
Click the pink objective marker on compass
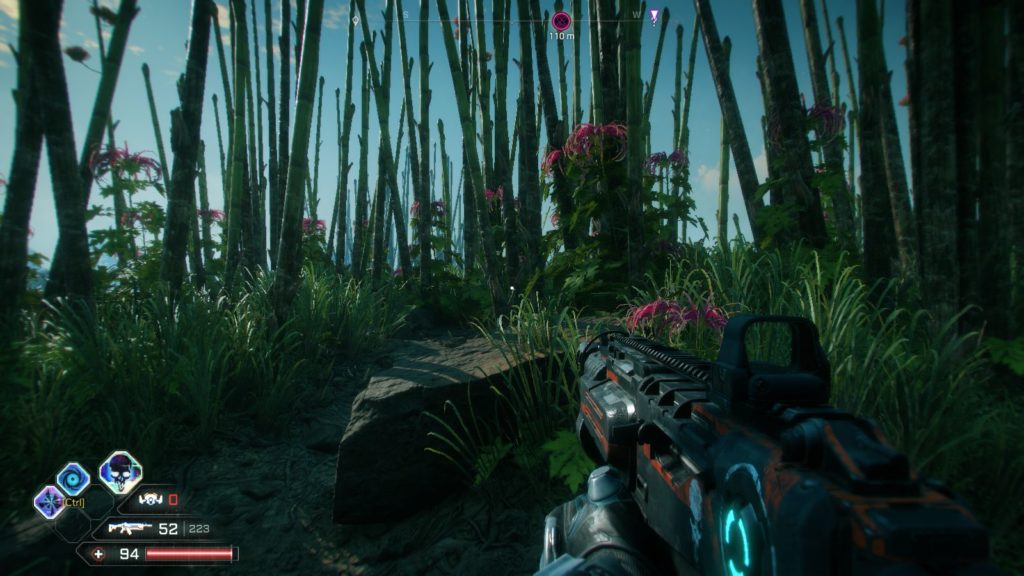(561, 20)
